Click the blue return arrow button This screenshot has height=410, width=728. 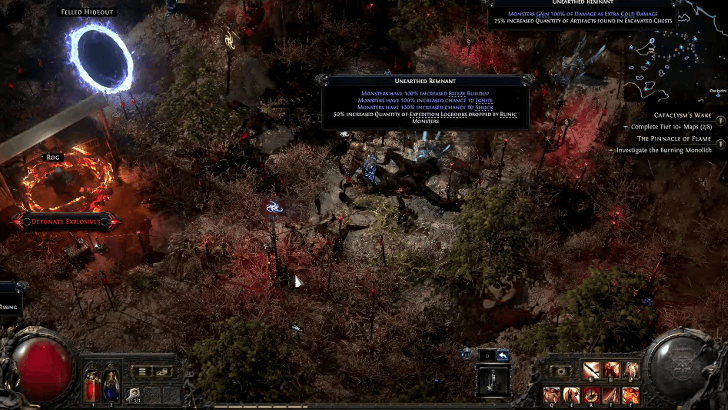click(503, 355)
